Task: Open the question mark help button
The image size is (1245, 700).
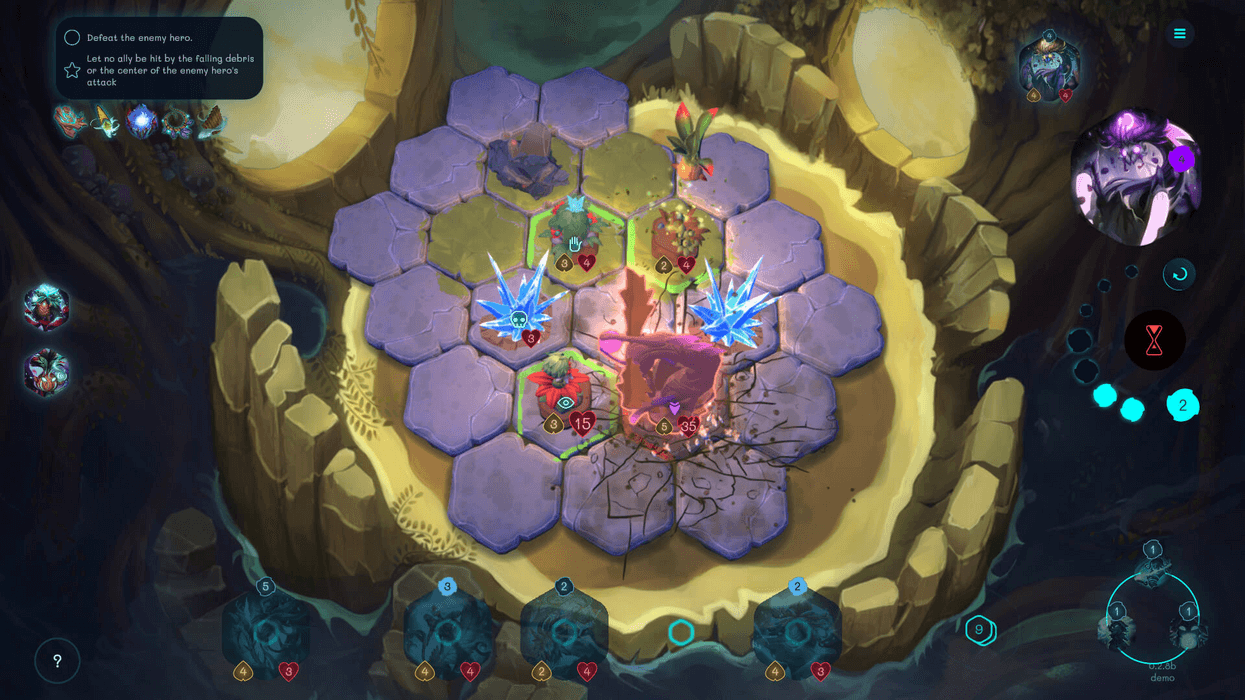Action: (x=57, y=661)
